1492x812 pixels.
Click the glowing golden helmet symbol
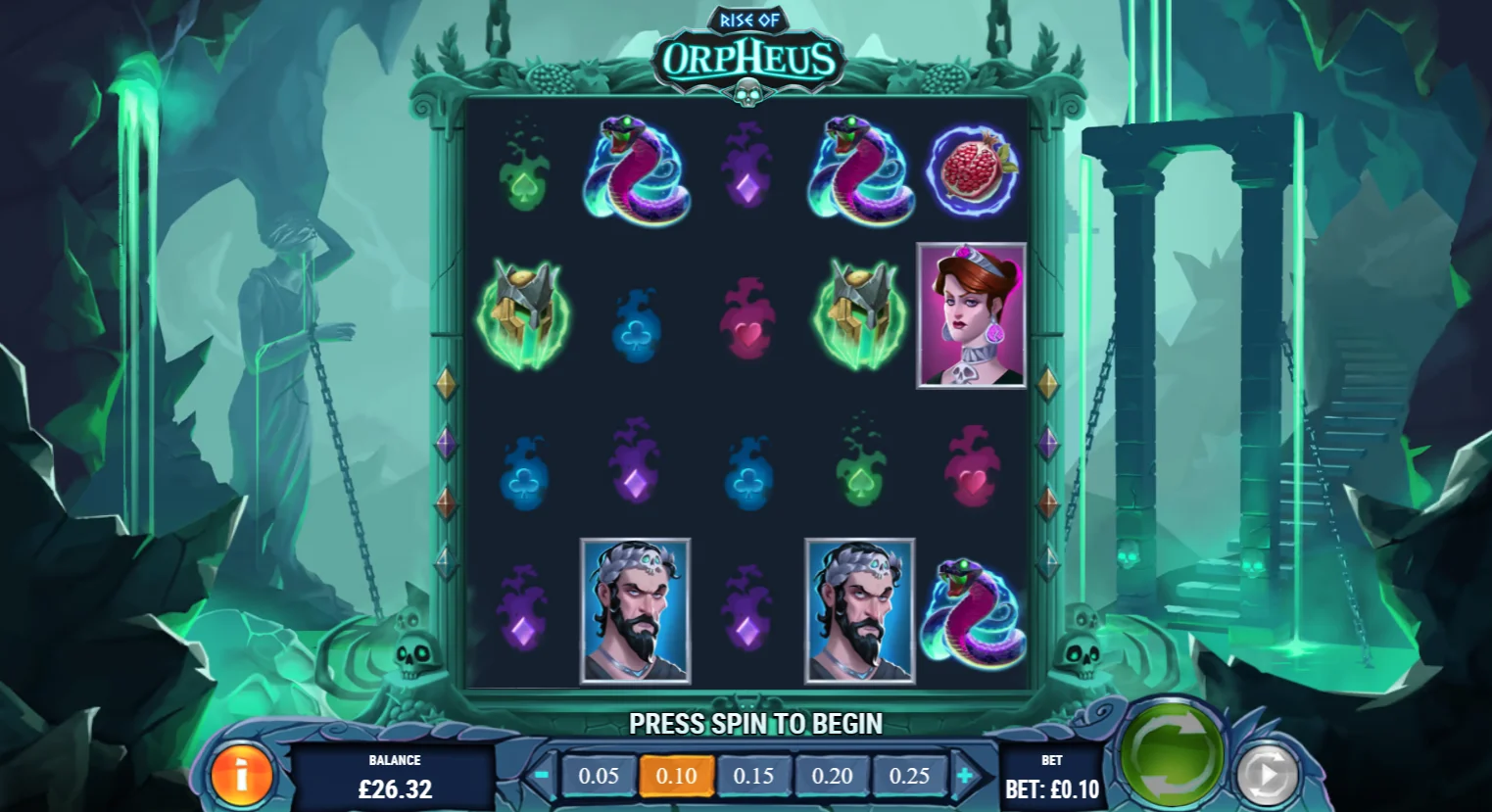click(523, 315)
